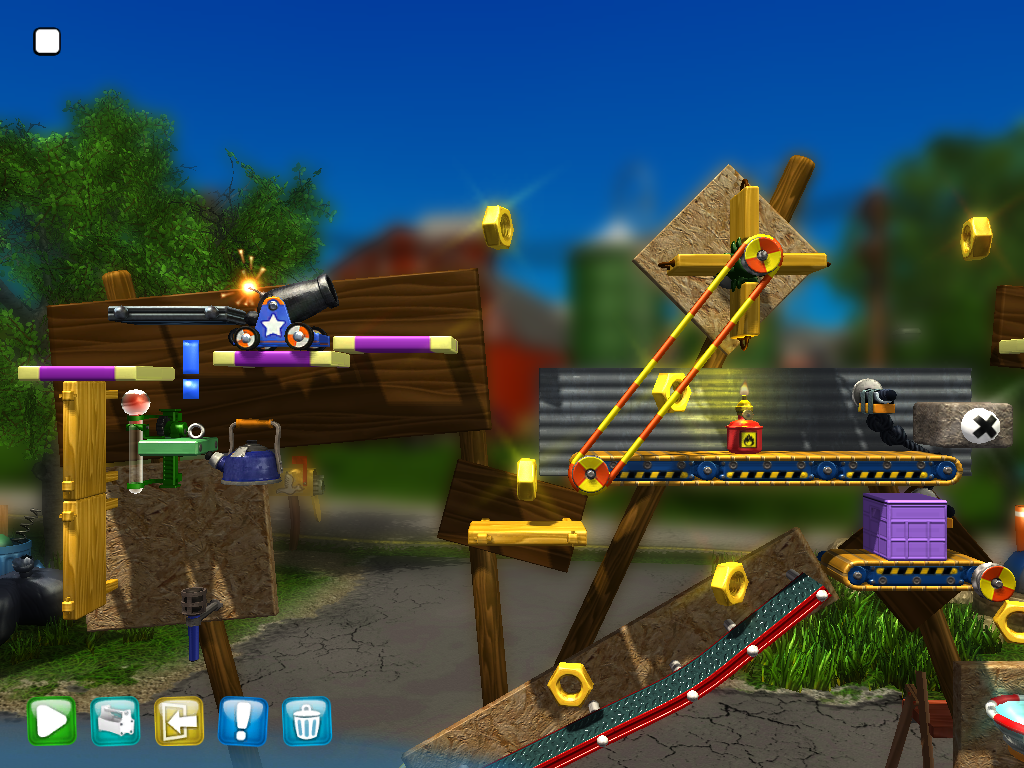Image resolution: width=1024 pixels, height=768 pixels.
Task: Exit the level via the yellow door arrow button
Action: [x=179, y=720]
